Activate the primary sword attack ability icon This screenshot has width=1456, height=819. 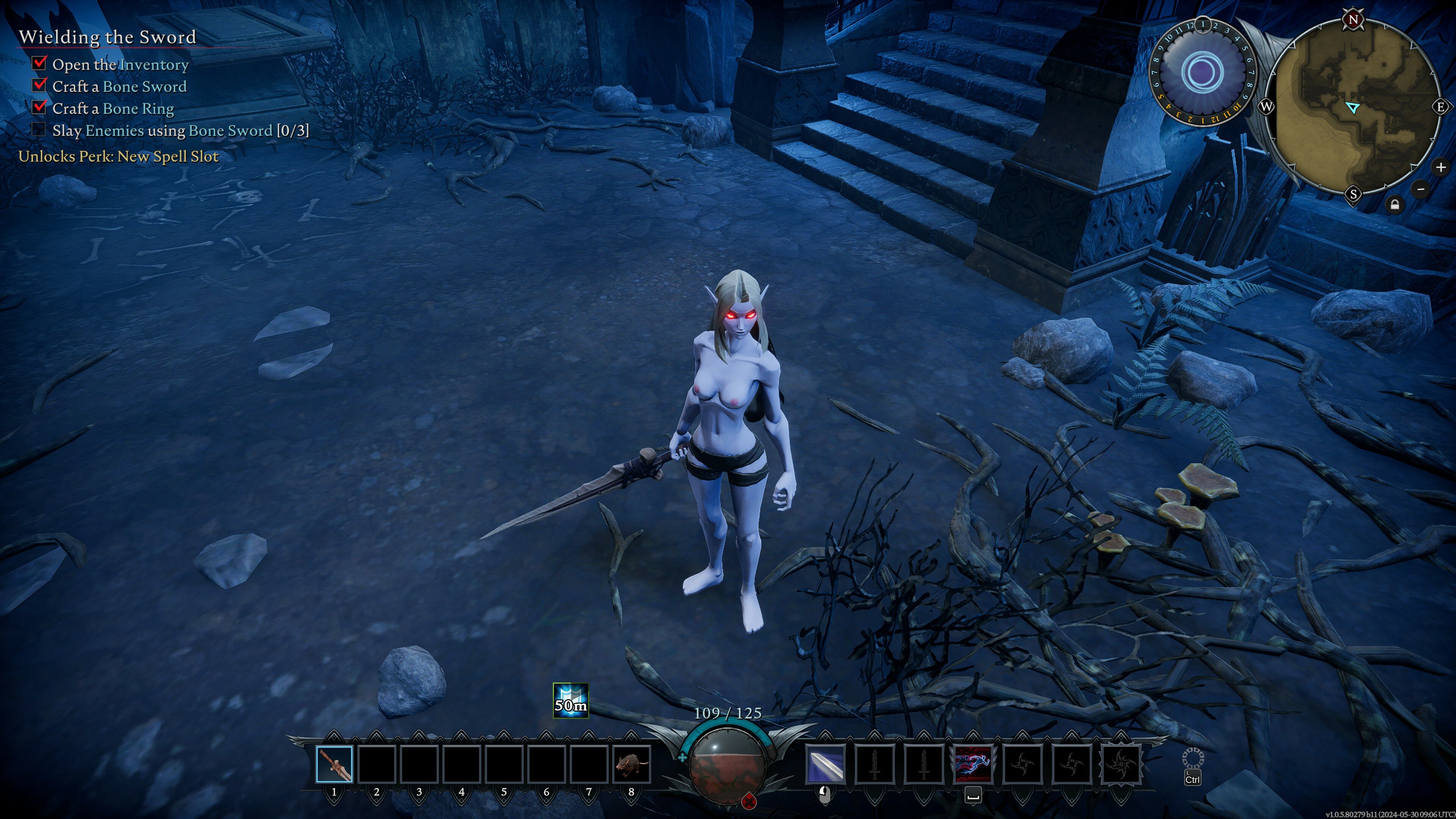click(x=825, y=764)
